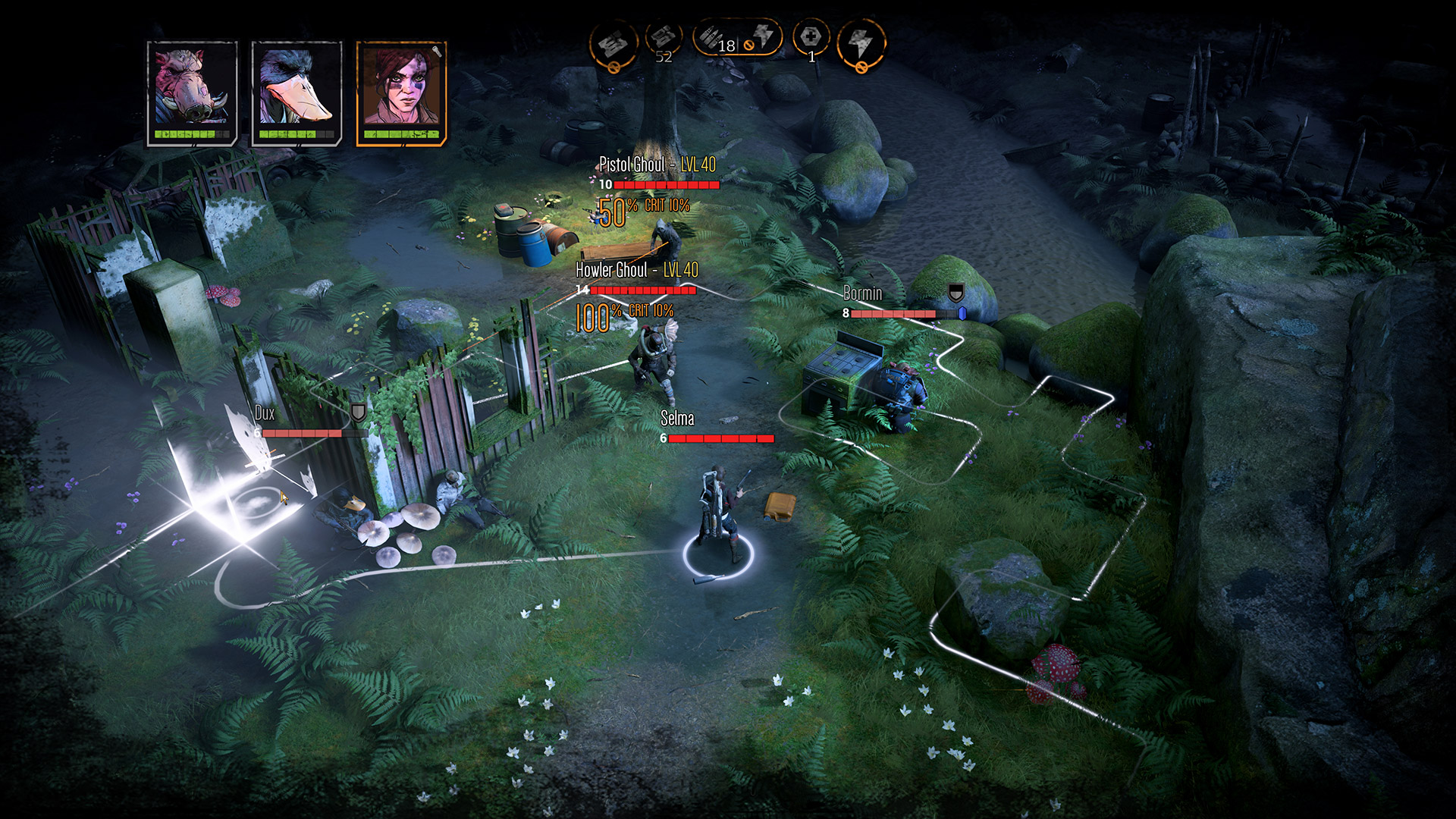This screenshot has width=1456, height=819.
Task: Click Bormin's red health bar showing 8
Action: coord(895,313)
